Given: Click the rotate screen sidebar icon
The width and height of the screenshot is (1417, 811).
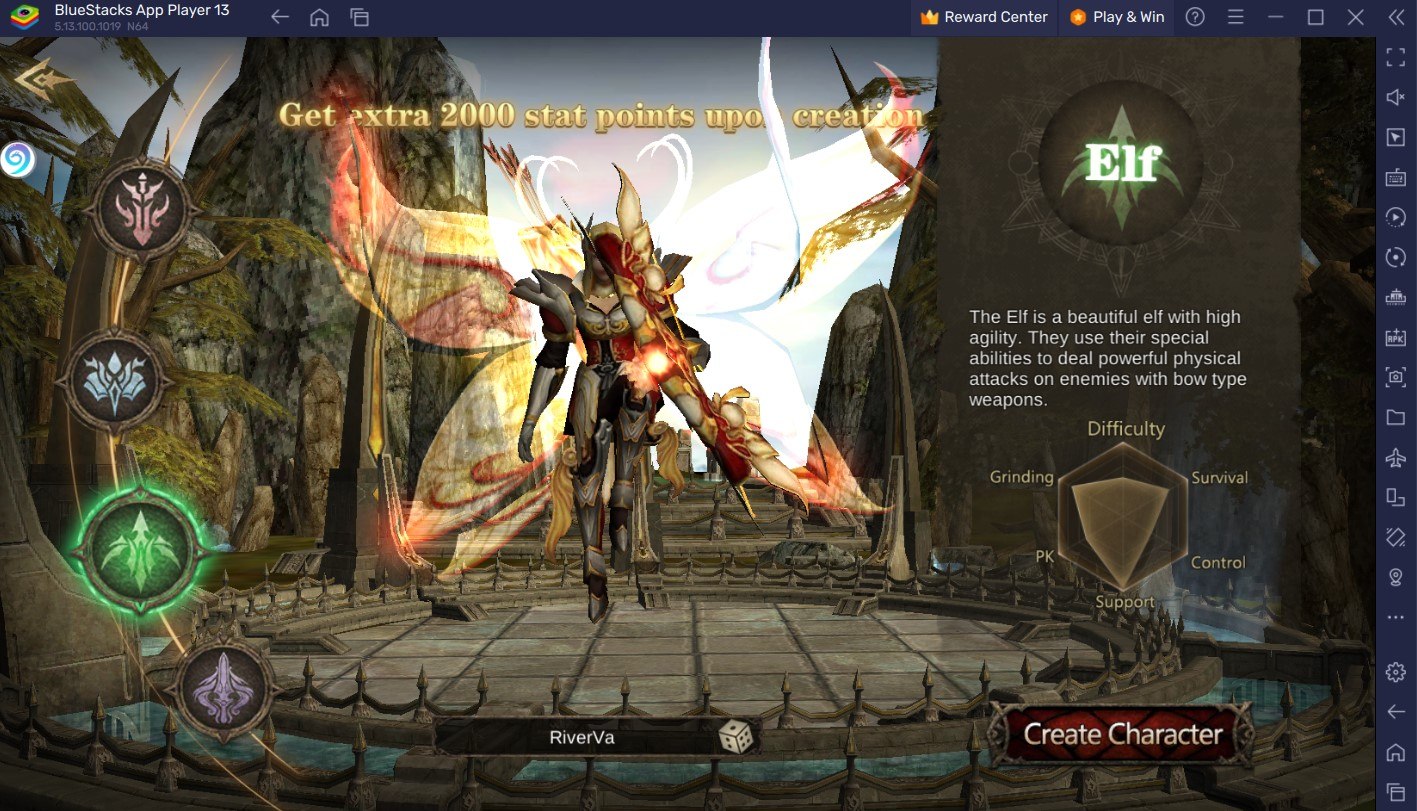Looking at the screenshot, I should tap(1395, 257).
